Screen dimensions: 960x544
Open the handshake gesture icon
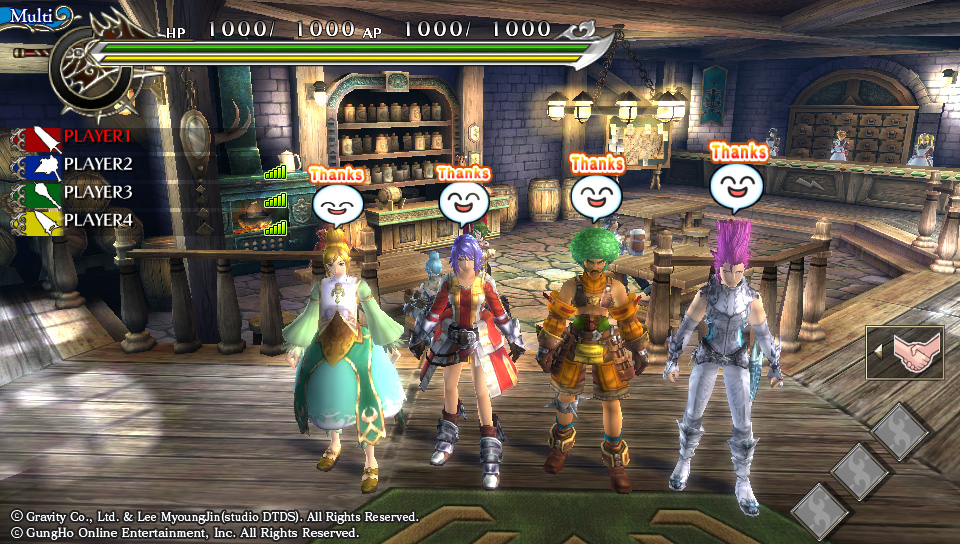(910, 352)
